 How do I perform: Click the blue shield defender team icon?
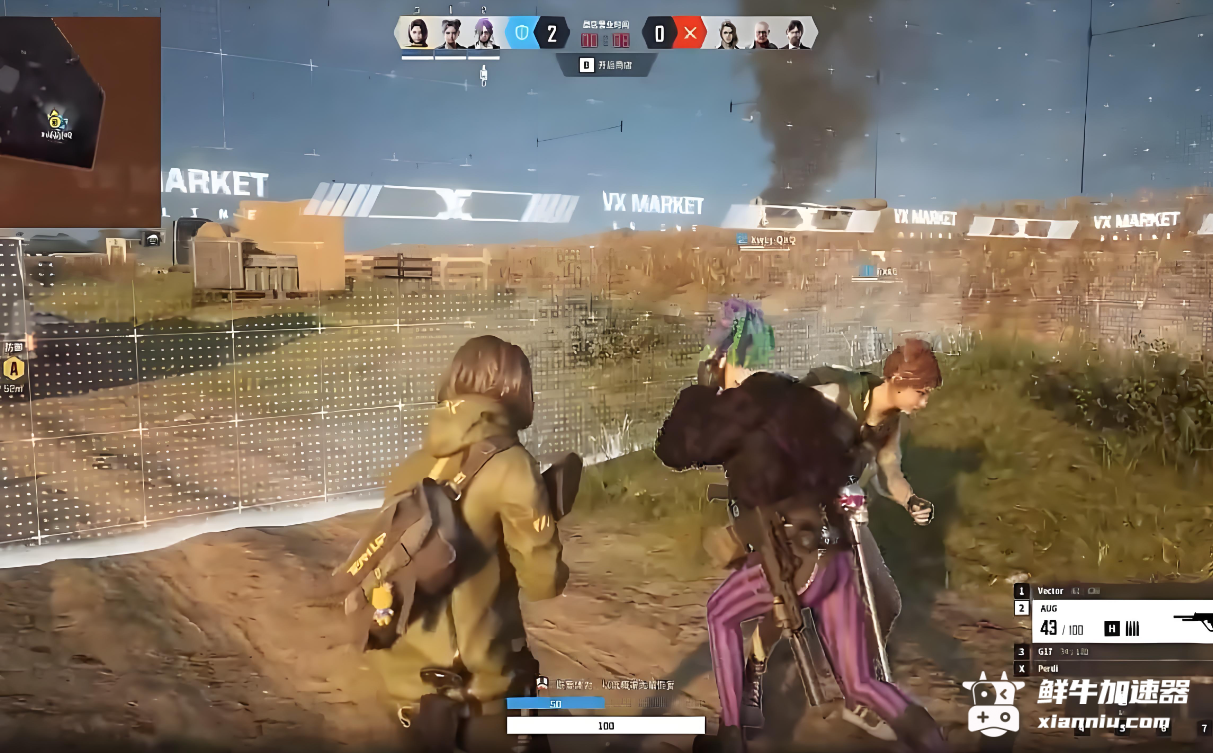coord(520,34)
